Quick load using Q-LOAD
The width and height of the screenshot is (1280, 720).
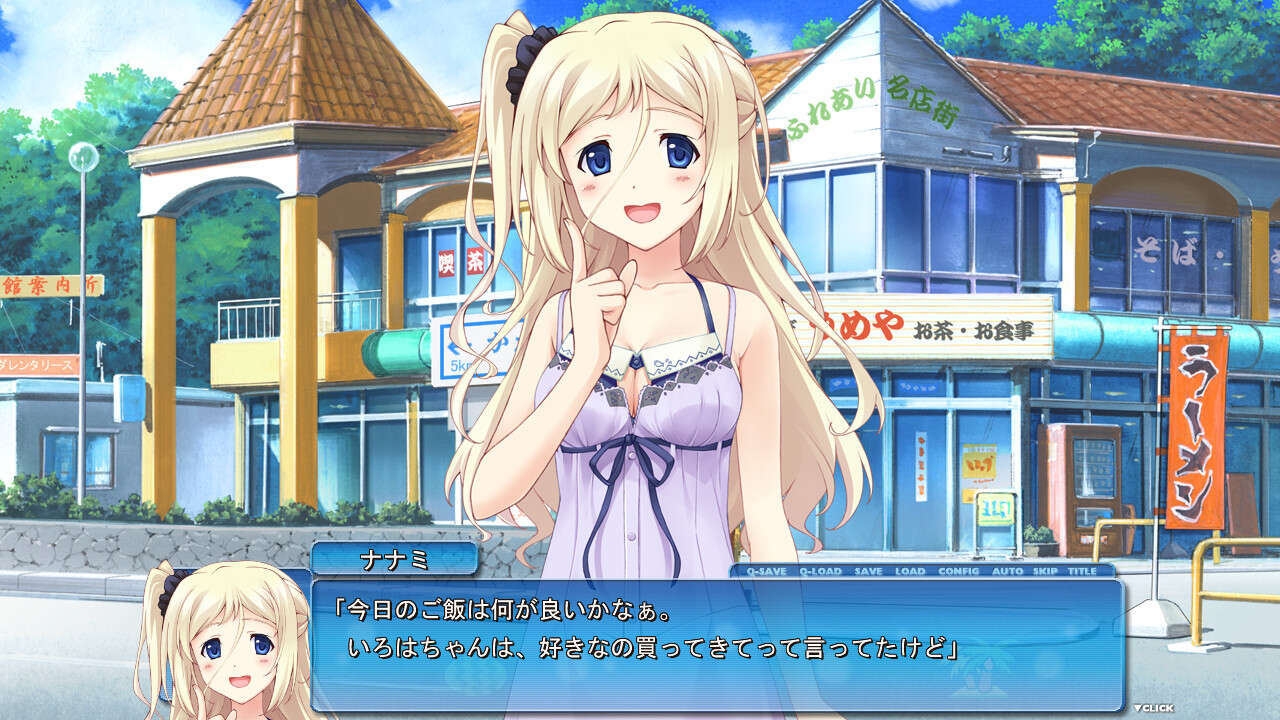click(x=820, y=571)
